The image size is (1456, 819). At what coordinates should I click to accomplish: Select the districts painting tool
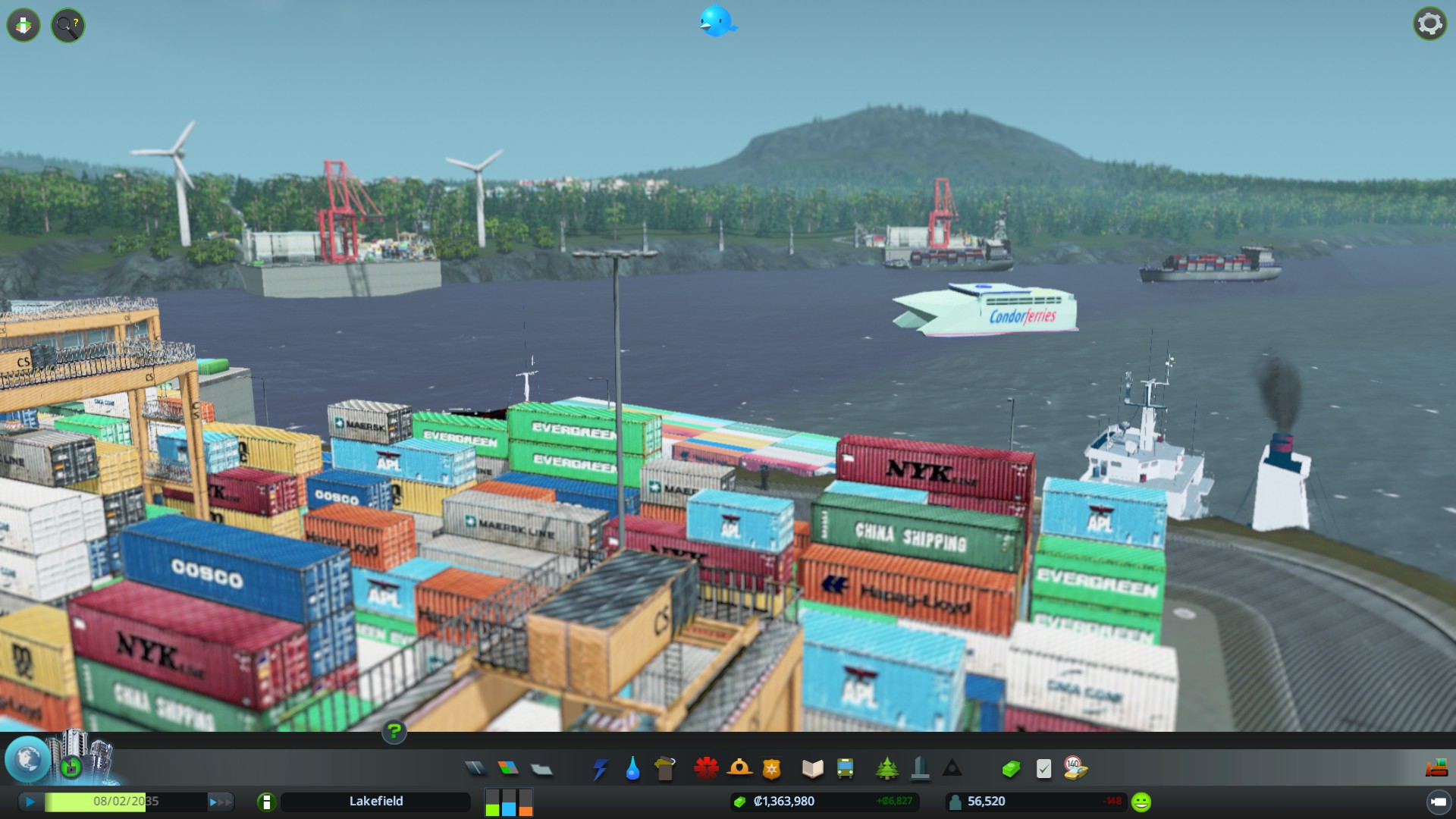click(541, 769)
